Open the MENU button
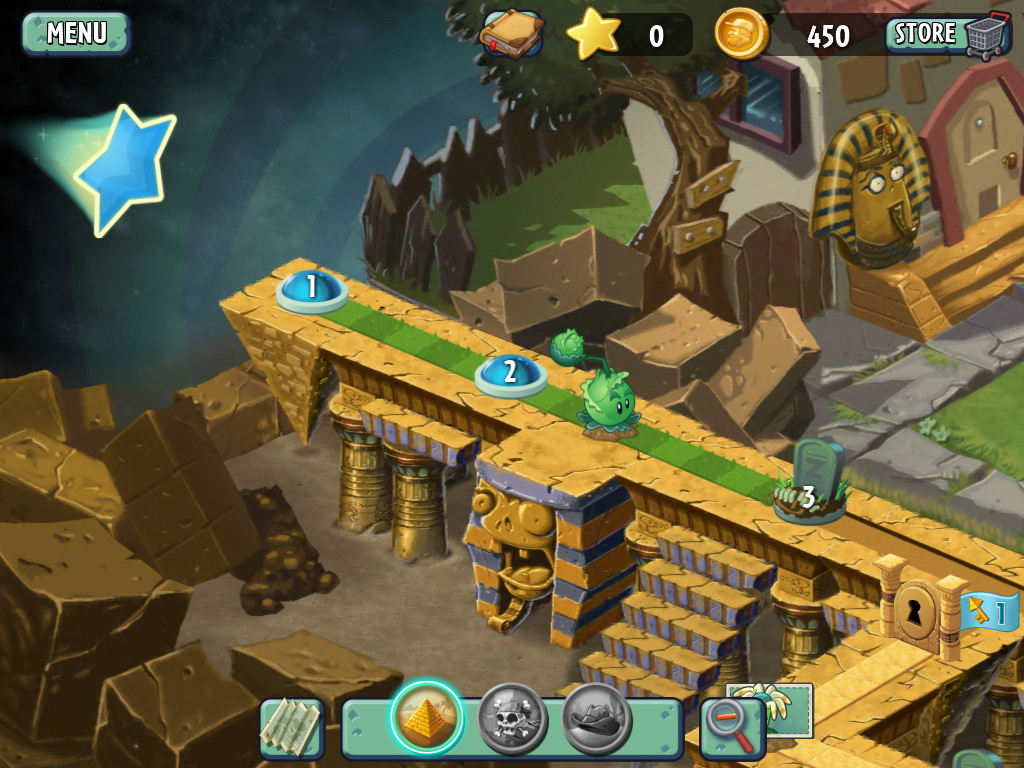Image resolution: width=1024 pixels, height=768 pixels. 76,33
